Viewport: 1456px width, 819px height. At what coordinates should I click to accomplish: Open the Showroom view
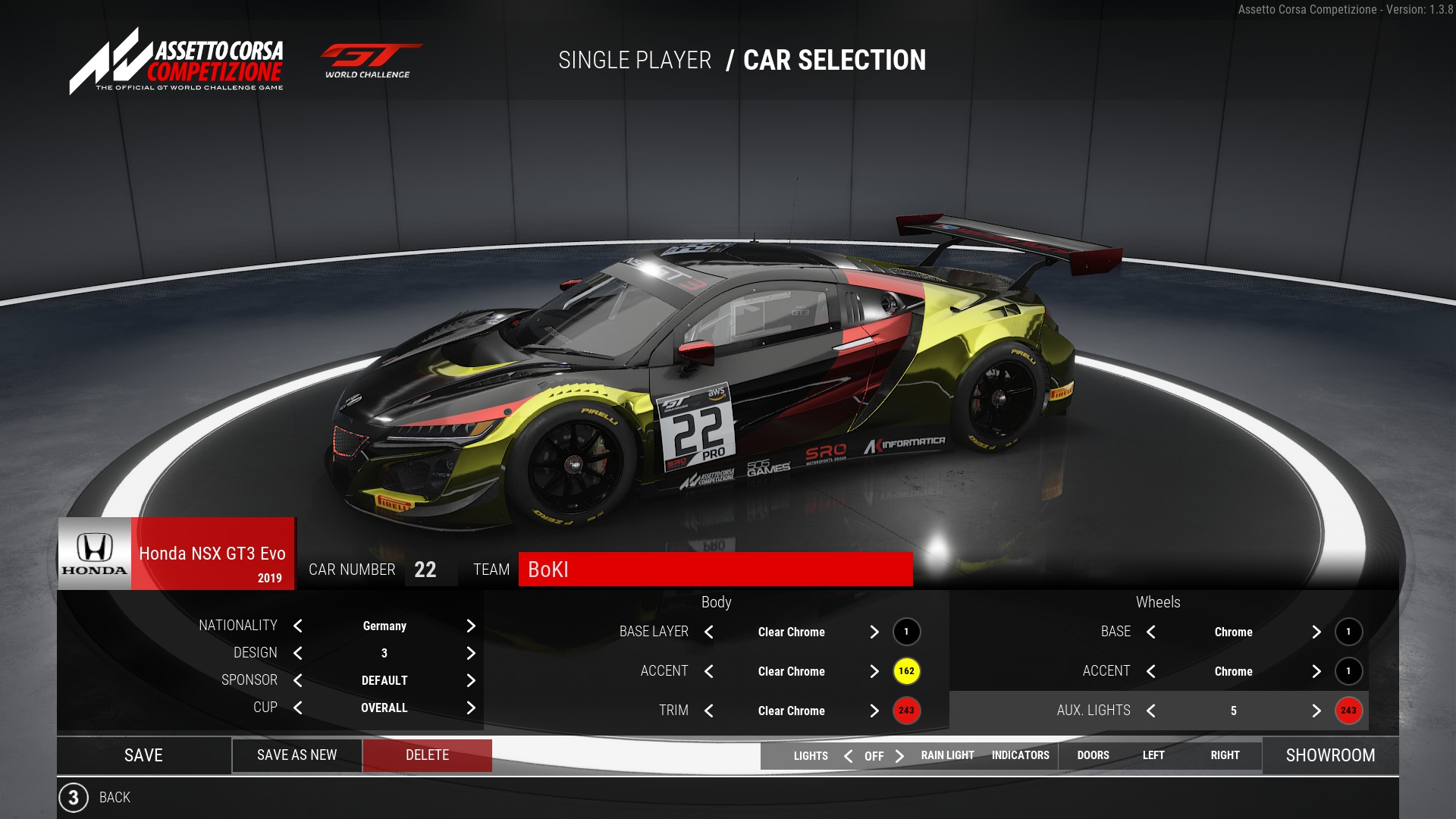[x=1330, y=755]
